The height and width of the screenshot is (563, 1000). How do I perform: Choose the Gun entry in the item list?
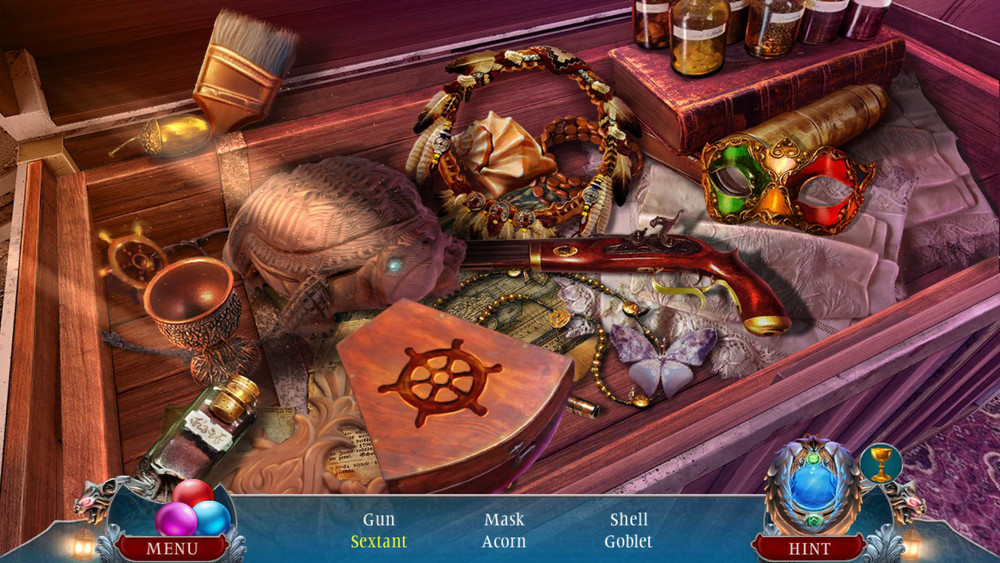(379, 519)
